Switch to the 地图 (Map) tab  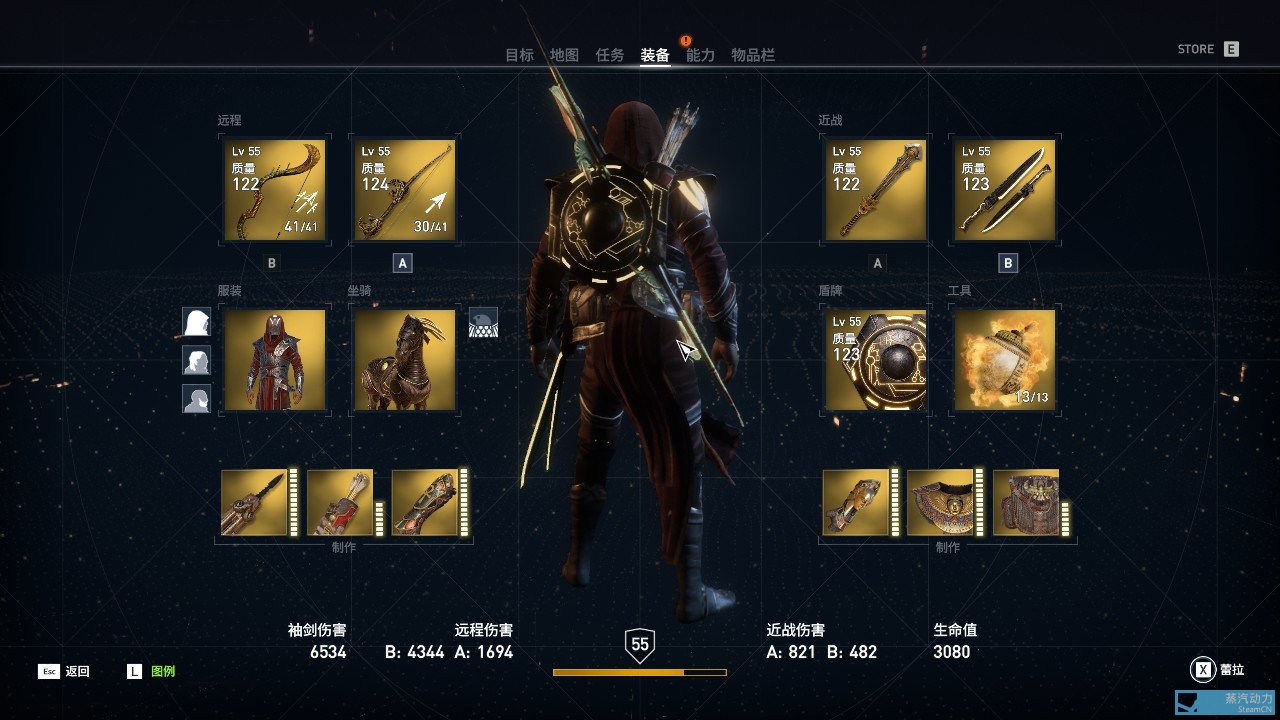click(x=566, y=54)
